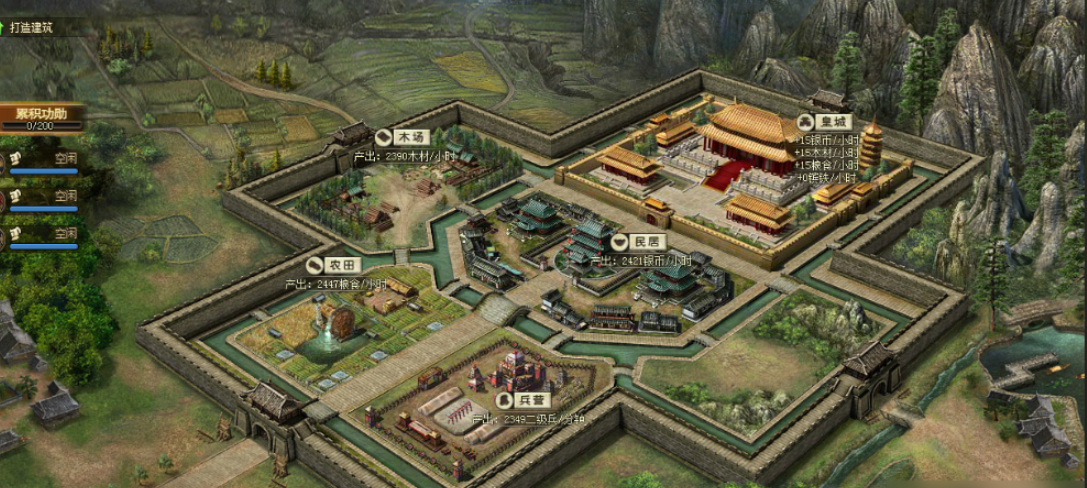Open the 兵营 barracks label

(528, 398)
